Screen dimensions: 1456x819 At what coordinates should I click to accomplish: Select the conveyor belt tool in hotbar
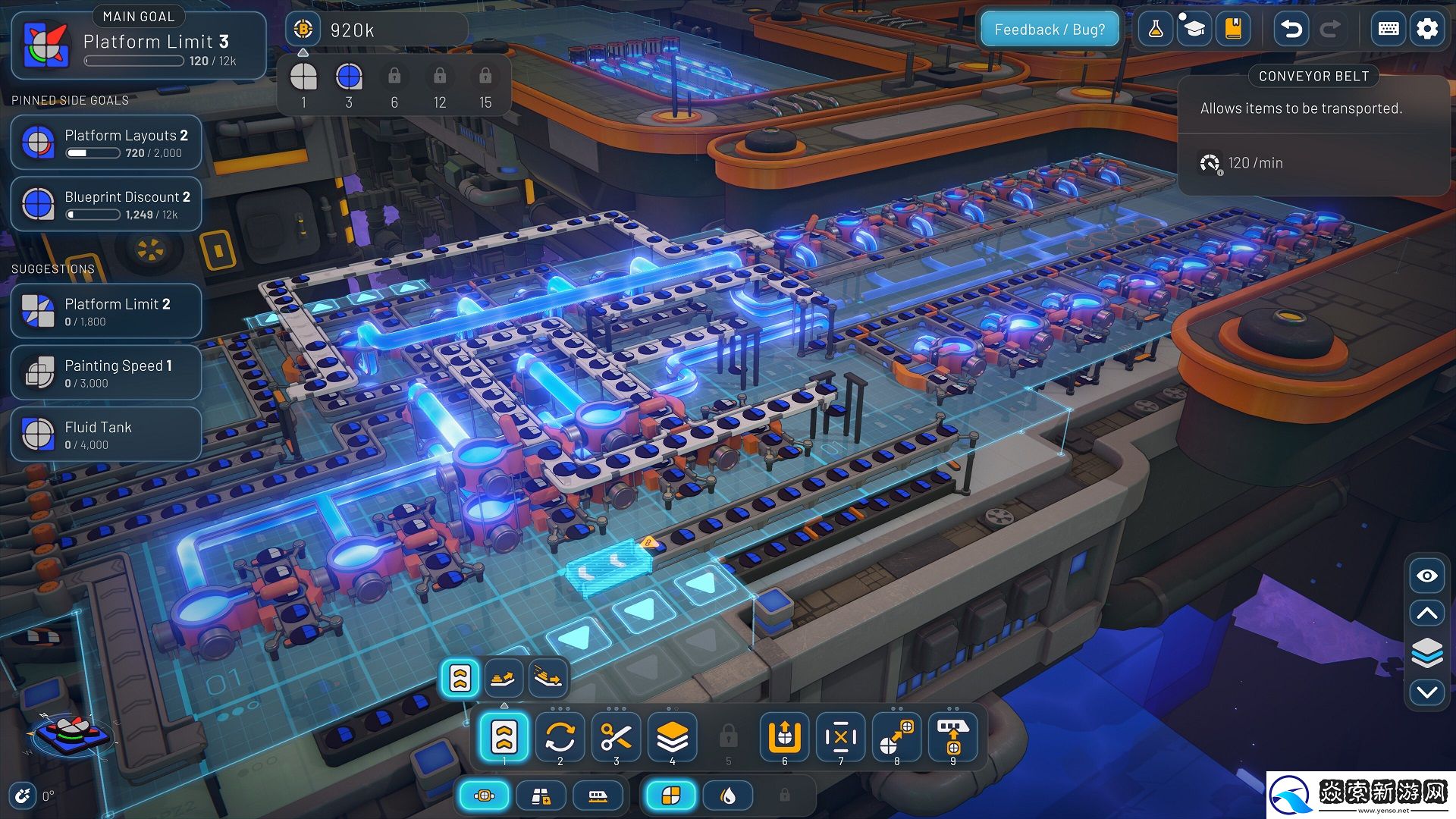pos(504,736)
